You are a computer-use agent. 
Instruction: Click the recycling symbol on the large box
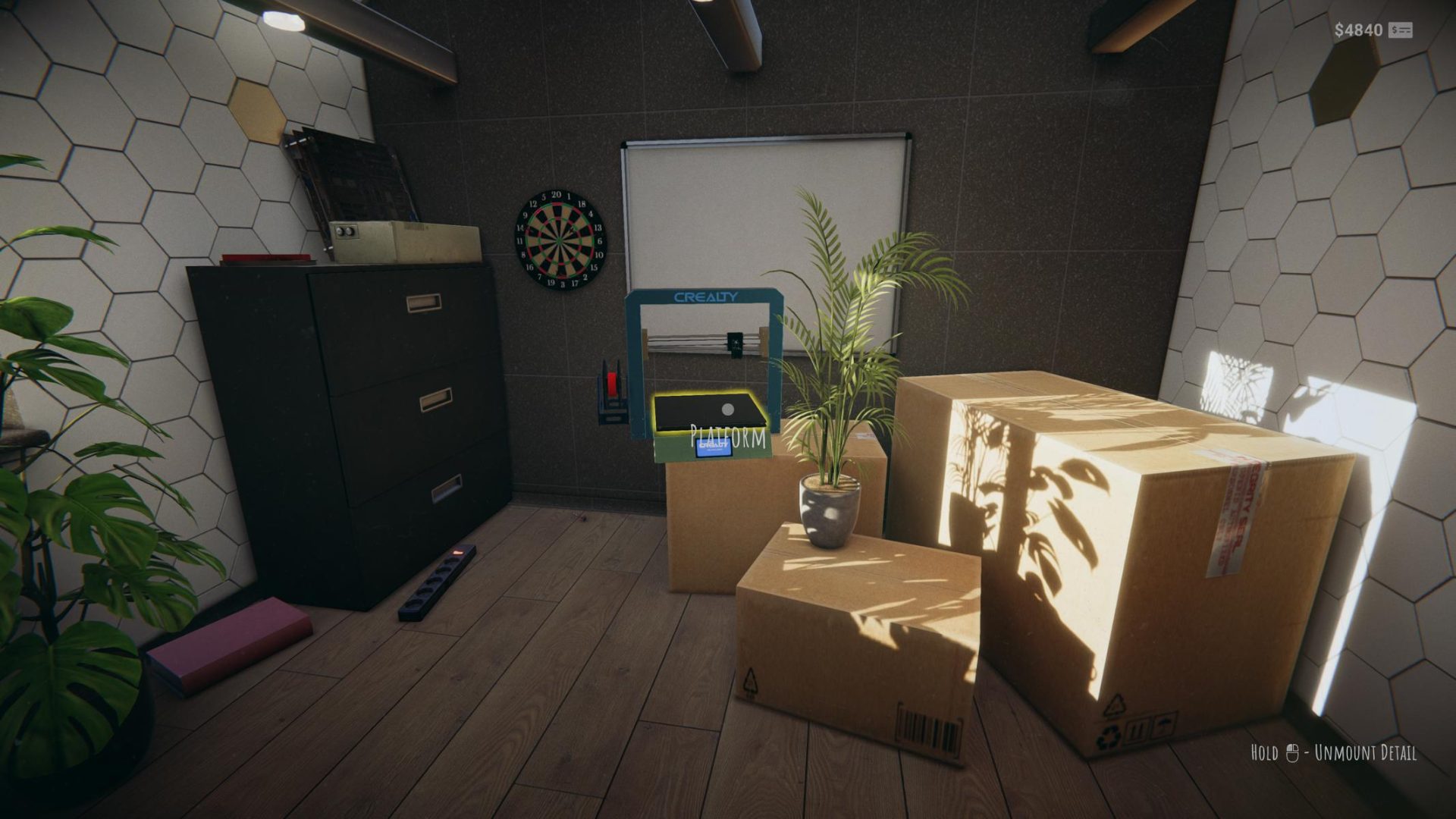click(1109, 734)
